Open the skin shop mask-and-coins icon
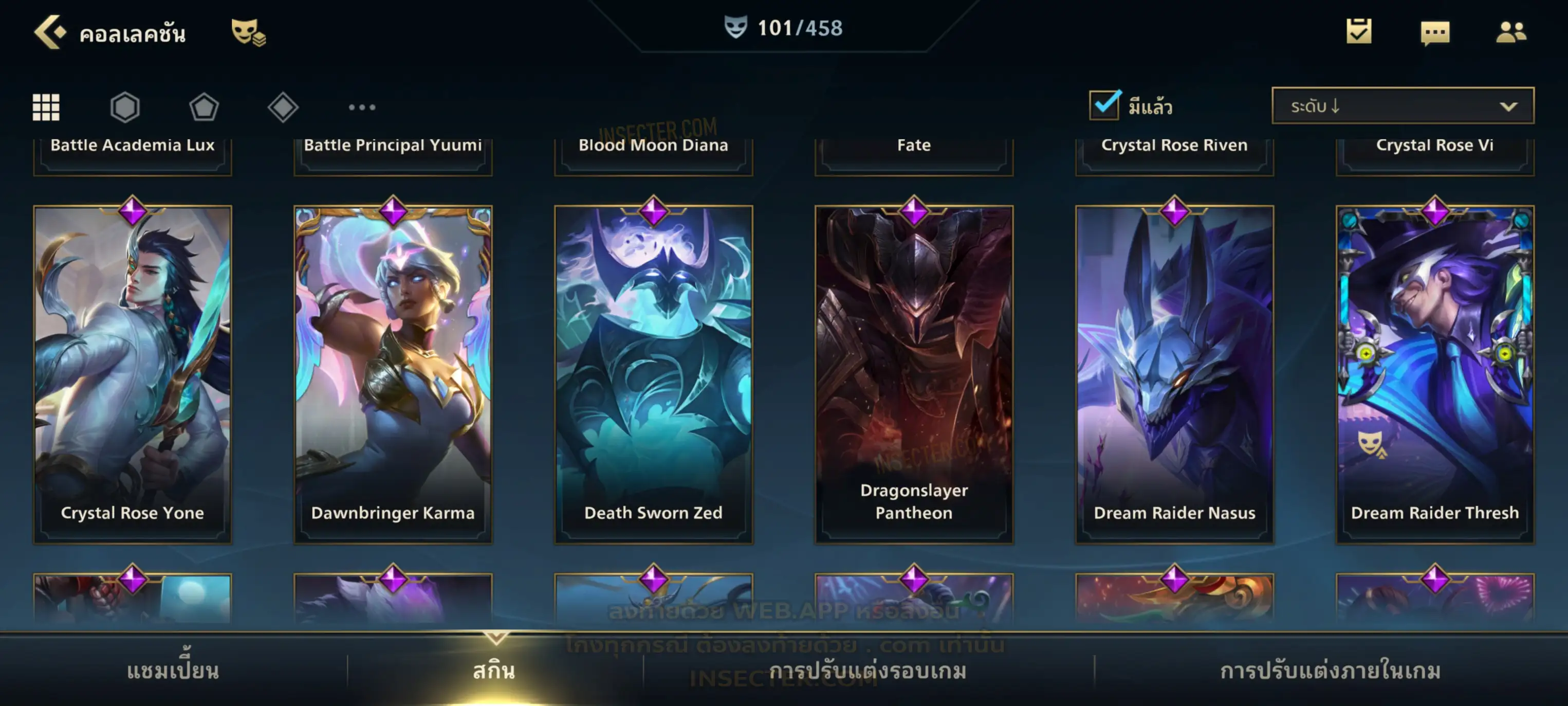 pyautogui.click(x=248, y=32)
